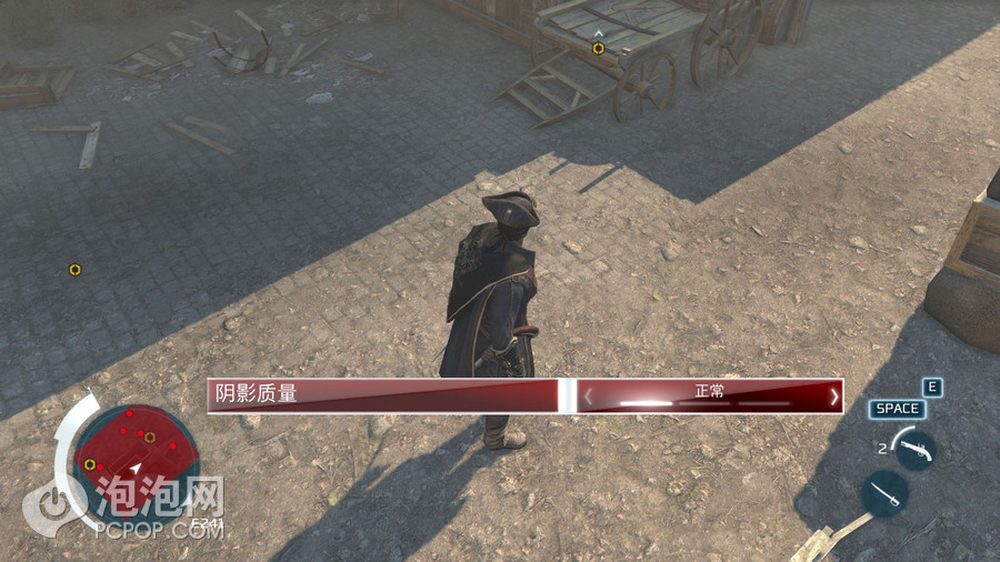
Task: Click the 正常 shadow quality value bar
Action: click(710, 396)
